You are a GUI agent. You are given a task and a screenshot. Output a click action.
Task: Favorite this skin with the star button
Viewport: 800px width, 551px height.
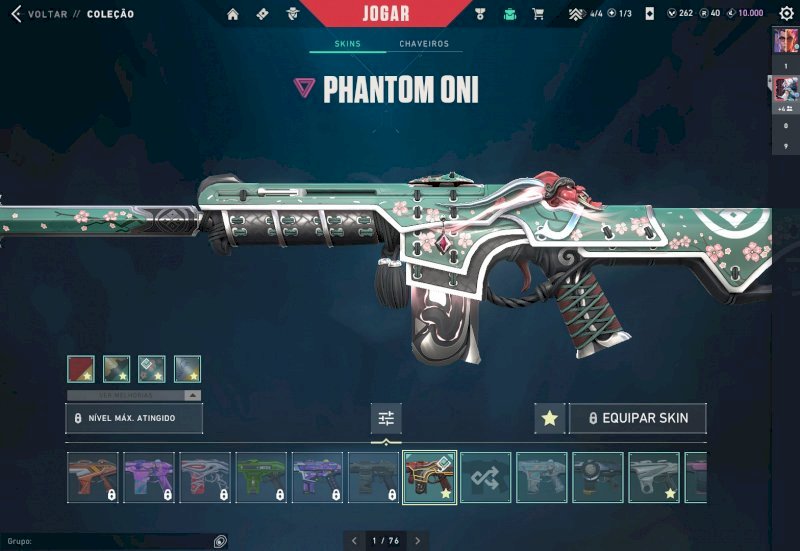click(549, 418)
